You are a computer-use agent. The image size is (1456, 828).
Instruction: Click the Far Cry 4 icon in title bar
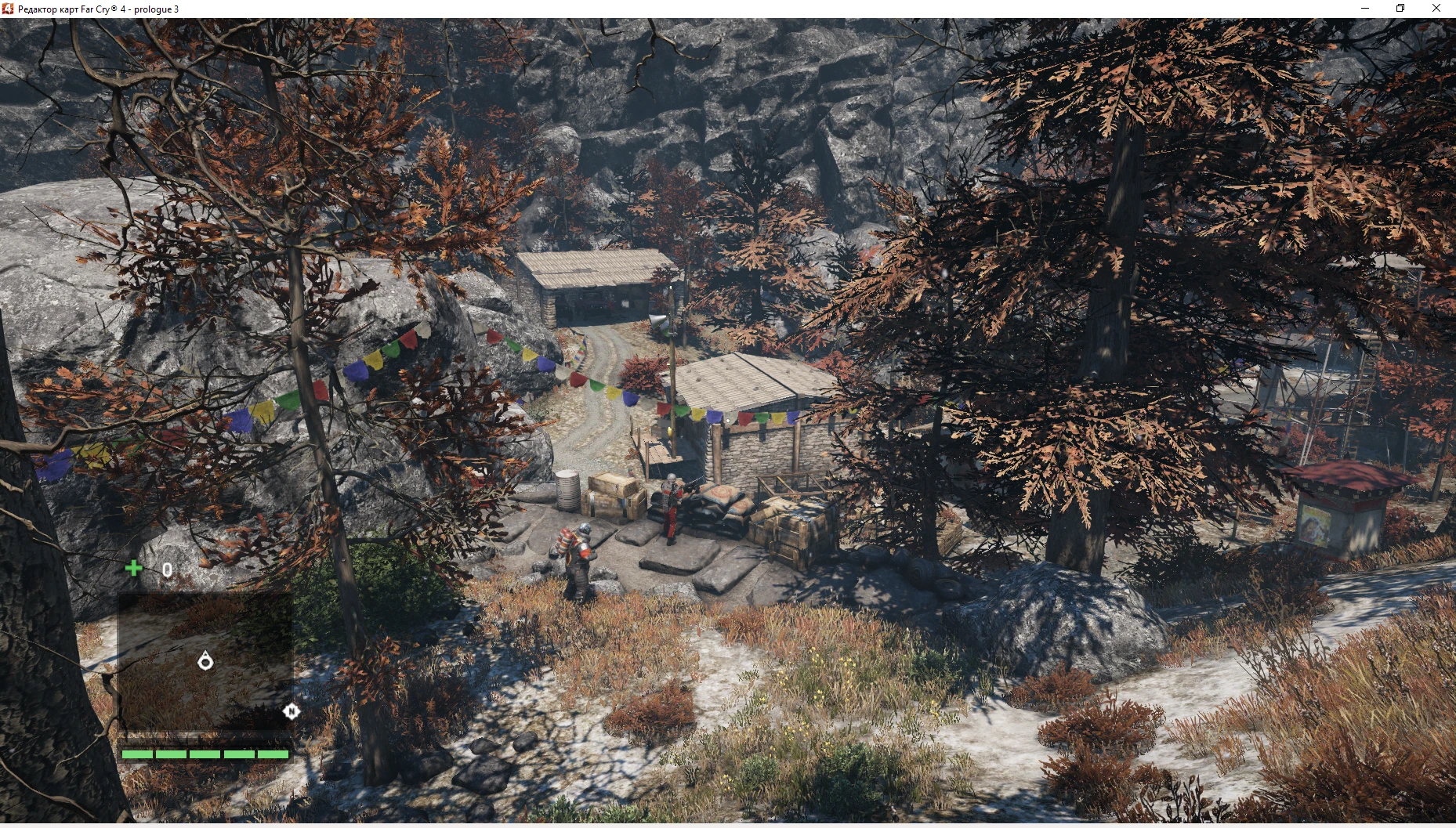point(9,9)
